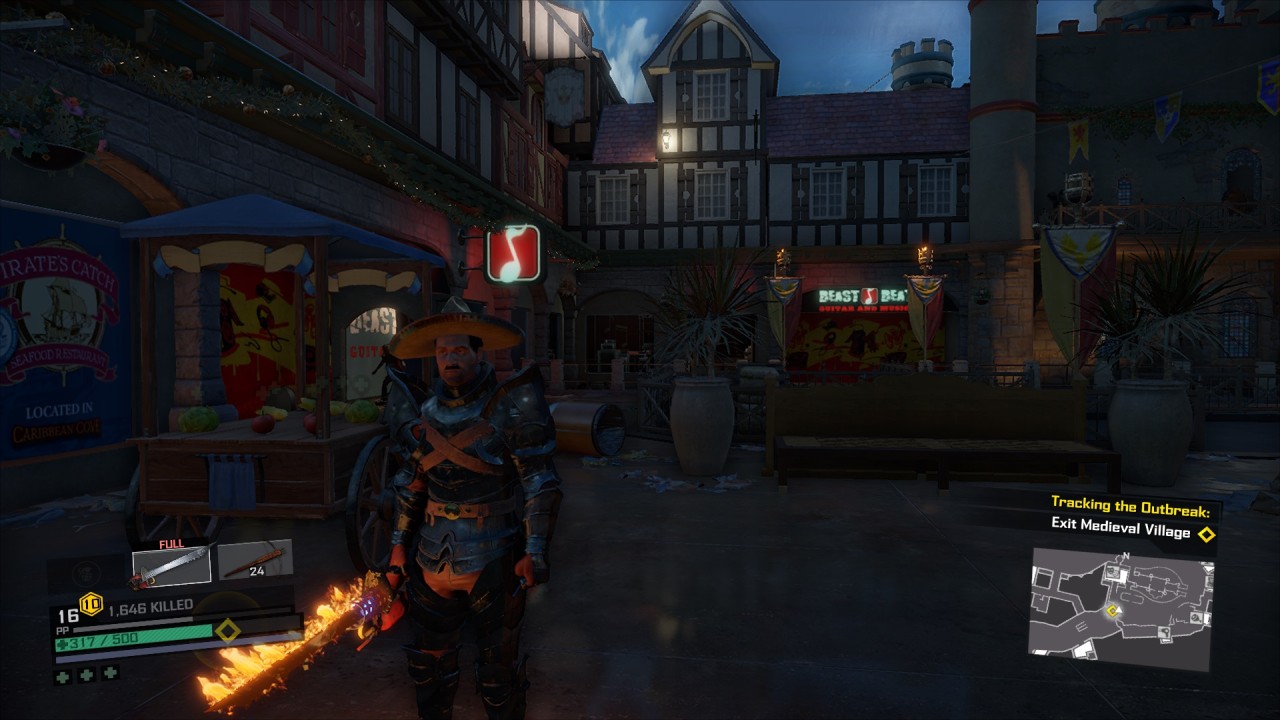The height and width of the screenshot is (720, 1280).
Task: Open the minimap
Action: pyautogui.click(x=1120, y=610)
